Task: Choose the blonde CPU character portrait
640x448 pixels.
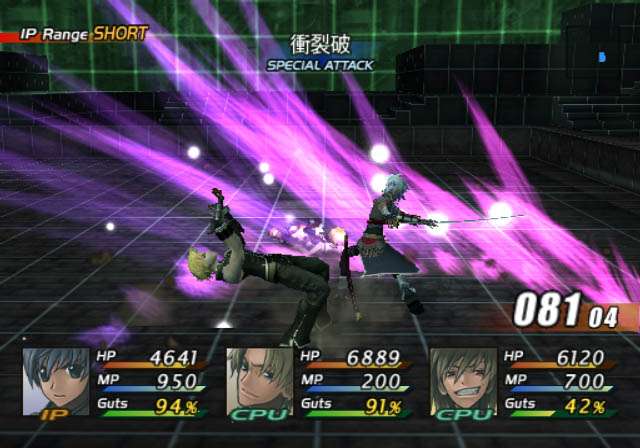Action: click(259, 380)
